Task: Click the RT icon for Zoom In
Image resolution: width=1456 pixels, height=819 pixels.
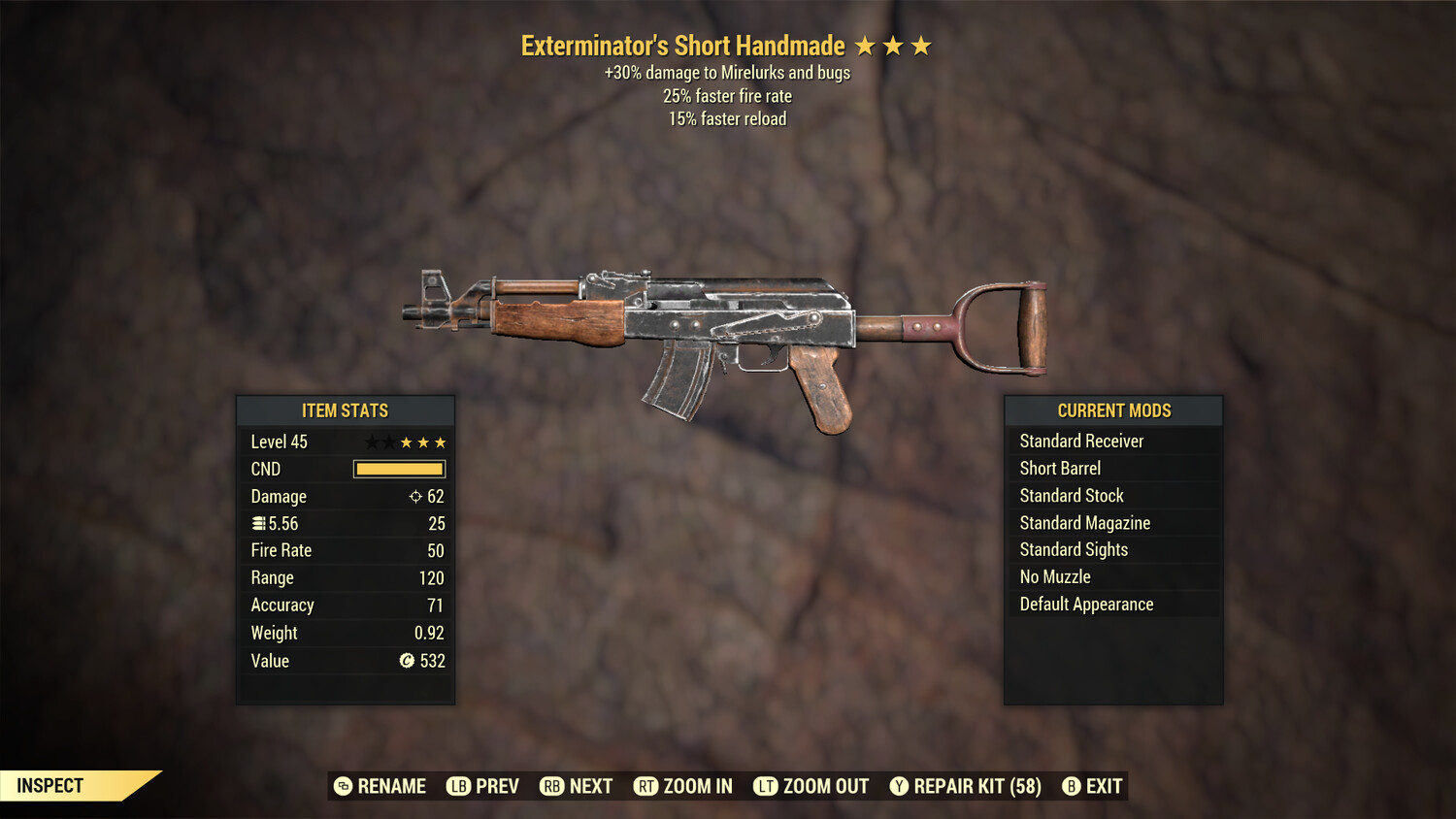Action: tap(644, 786)
